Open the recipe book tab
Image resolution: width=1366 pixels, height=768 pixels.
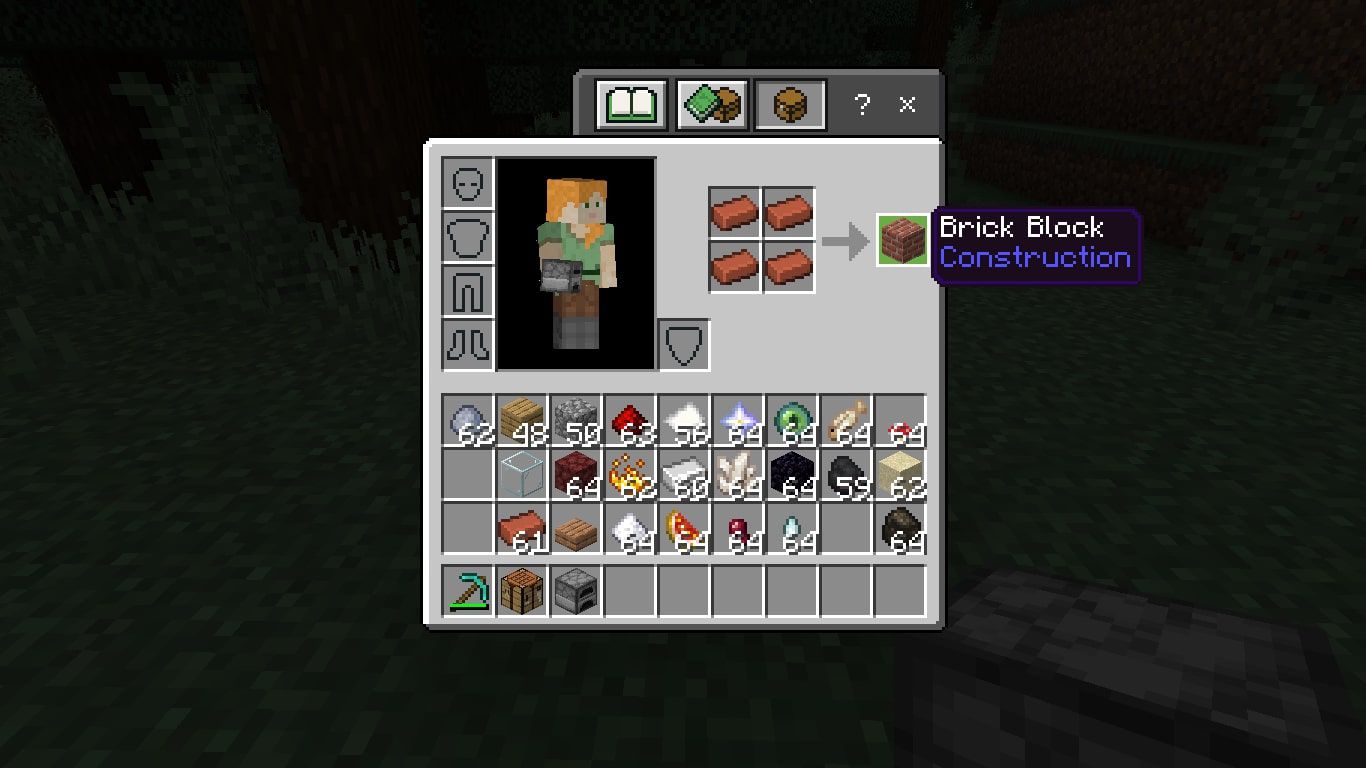tap(628, 102)
